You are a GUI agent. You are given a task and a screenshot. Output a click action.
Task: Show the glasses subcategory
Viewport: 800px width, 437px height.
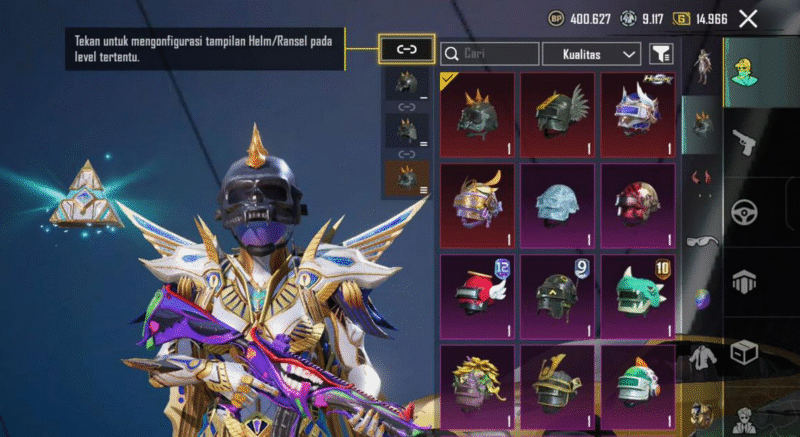[700, 238]
